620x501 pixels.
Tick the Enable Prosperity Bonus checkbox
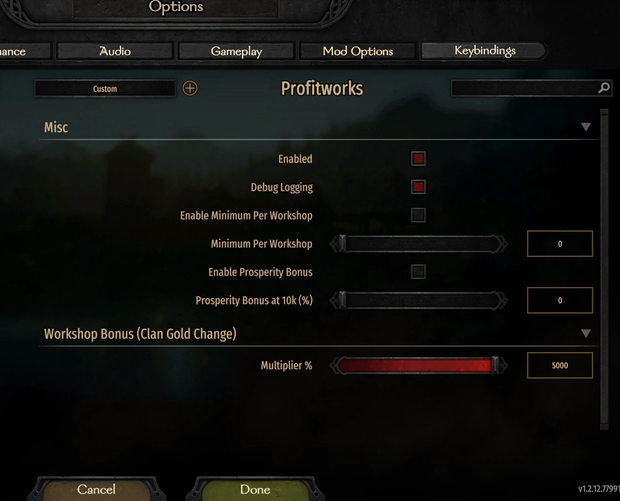coord(418,272)
